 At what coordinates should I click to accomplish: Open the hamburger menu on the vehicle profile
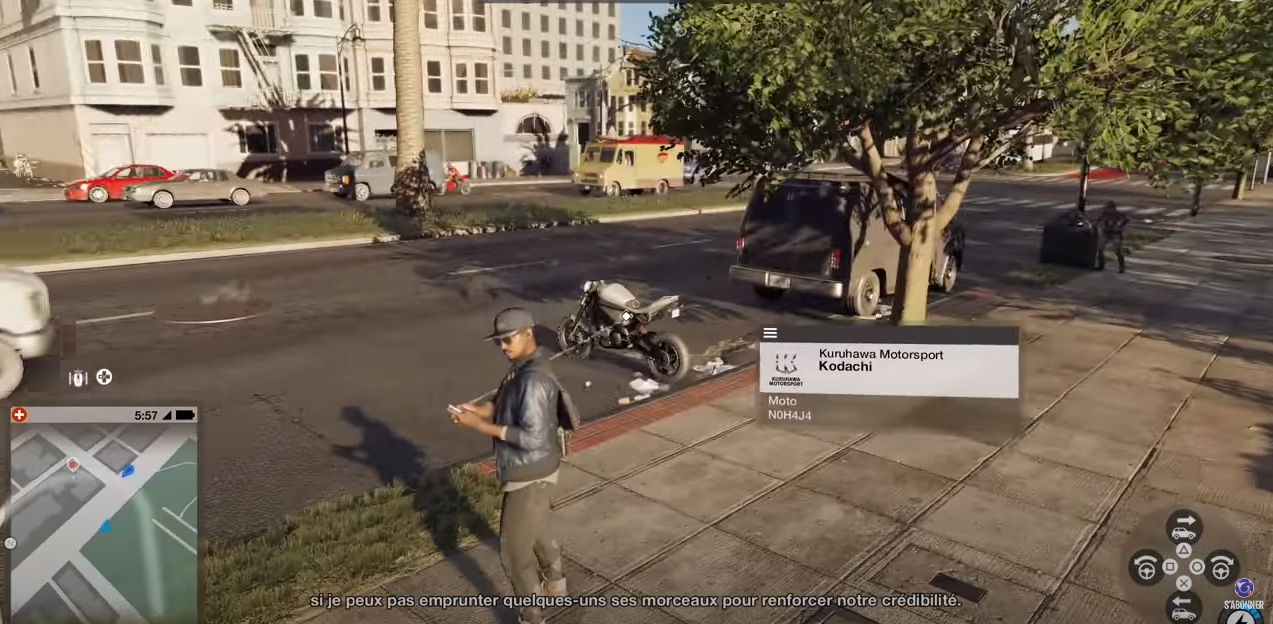tap(770, 334)
